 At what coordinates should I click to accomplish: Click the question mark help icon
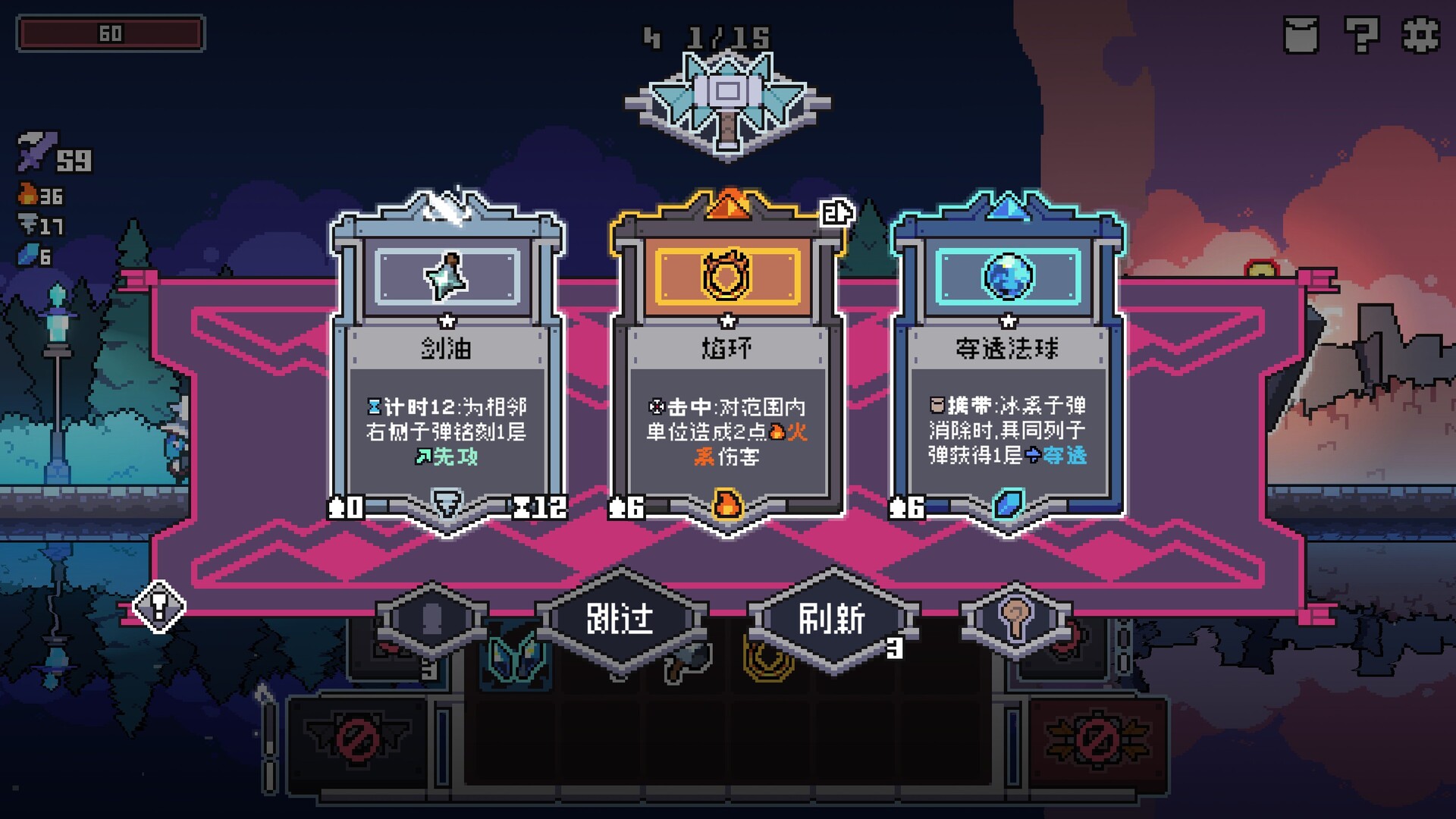click(x=1360, y=34)
